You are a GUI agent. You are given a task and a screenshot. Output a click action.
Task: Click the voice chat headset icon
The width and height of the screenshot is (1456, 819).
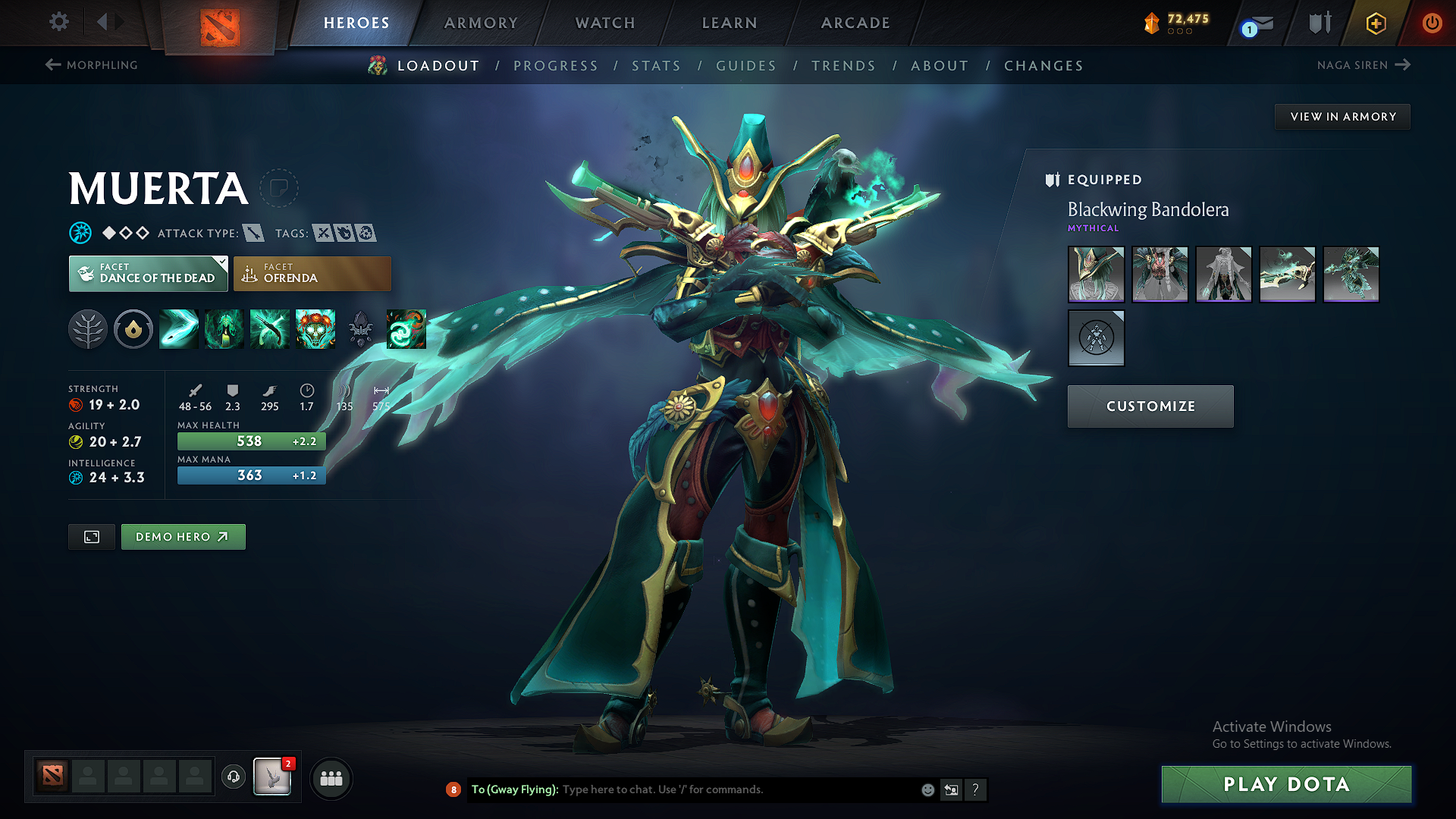(233, 778)
